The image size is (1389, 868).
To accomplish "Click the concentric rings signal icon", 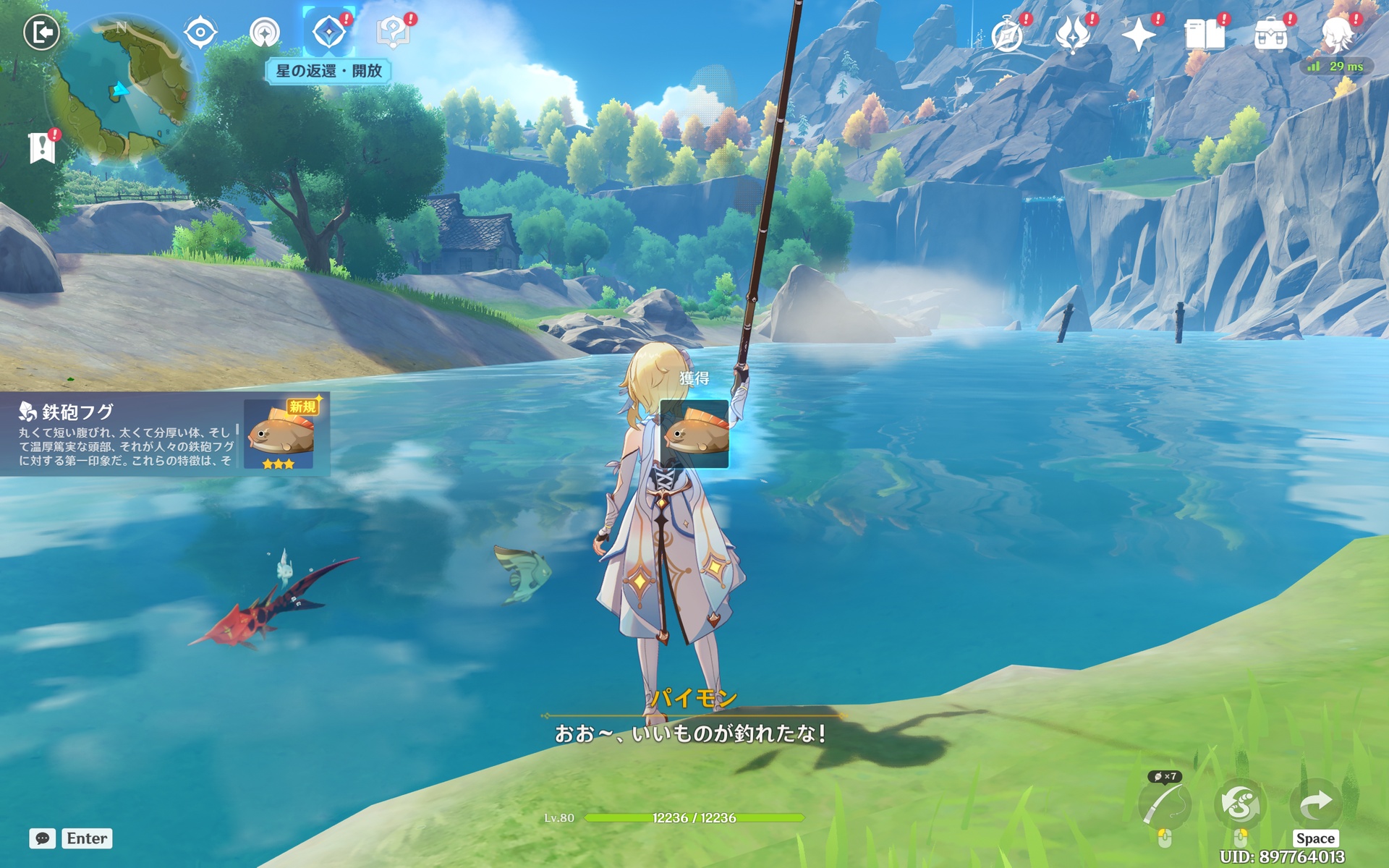I will tap(264, 33).
